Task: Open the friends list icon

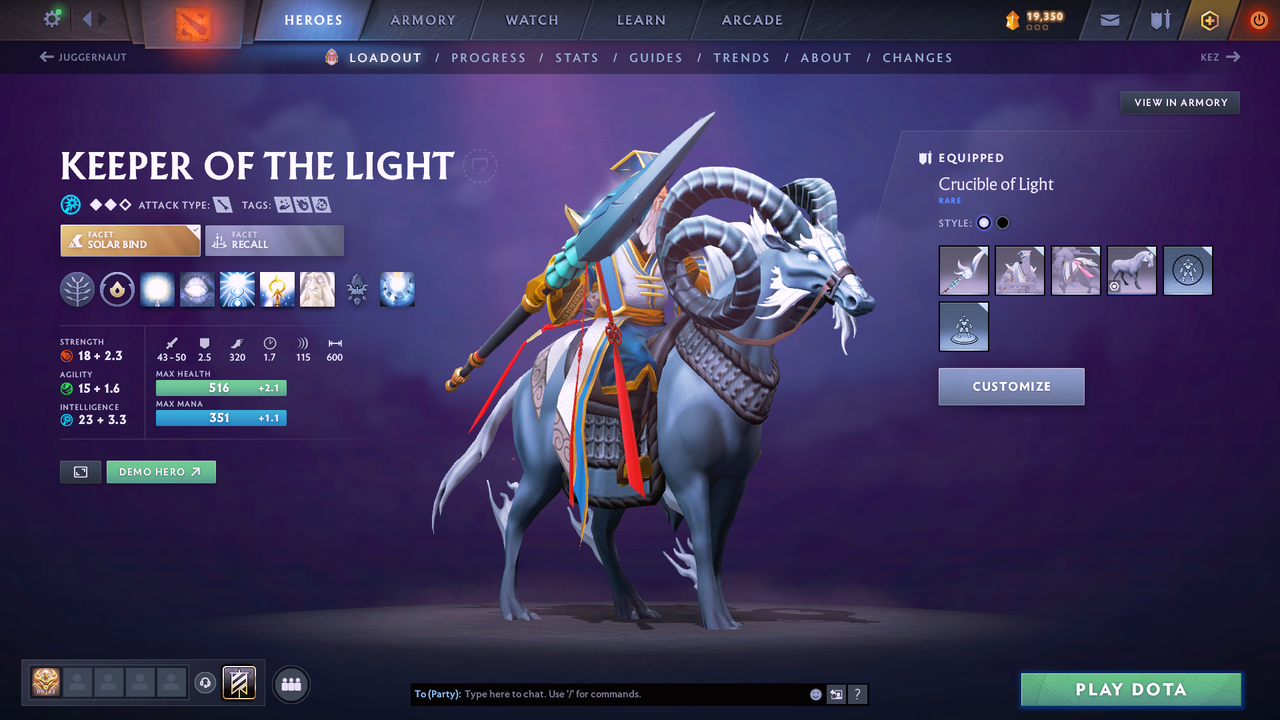Action: coord(290,683)
